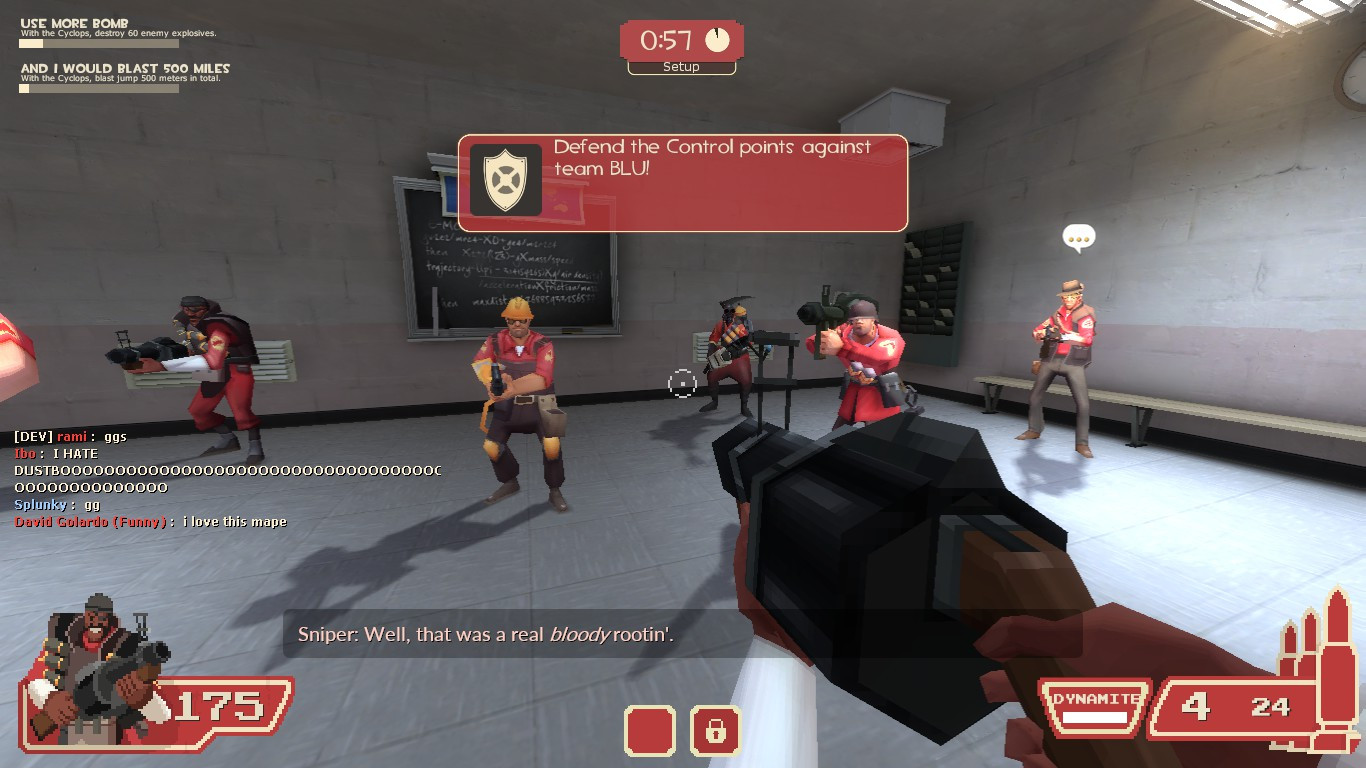1366x768 pixels.
Task: Switch to the Setup tab under the timer
Action: (x=681, y=67)
